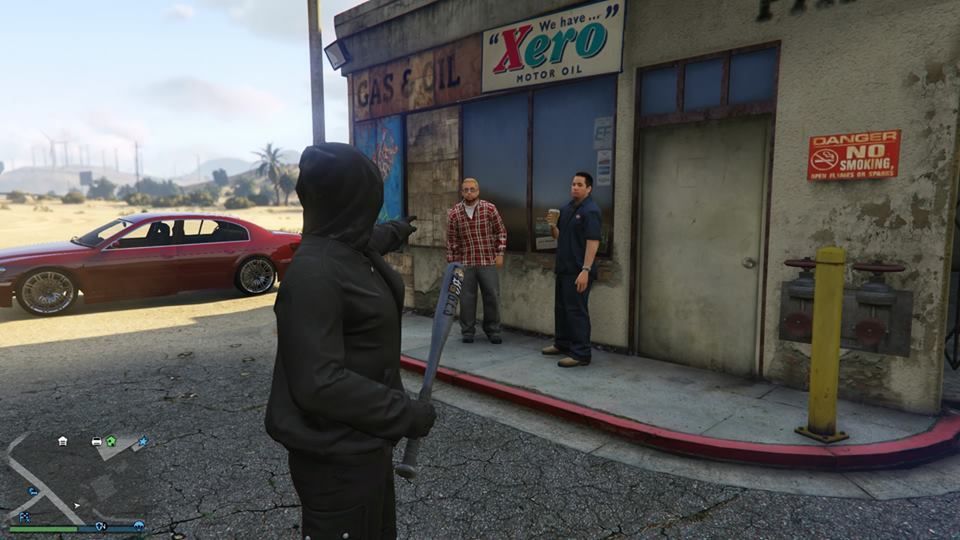Click the white garage blip on minimap
960x540 pixels.
tap(62, 440)
